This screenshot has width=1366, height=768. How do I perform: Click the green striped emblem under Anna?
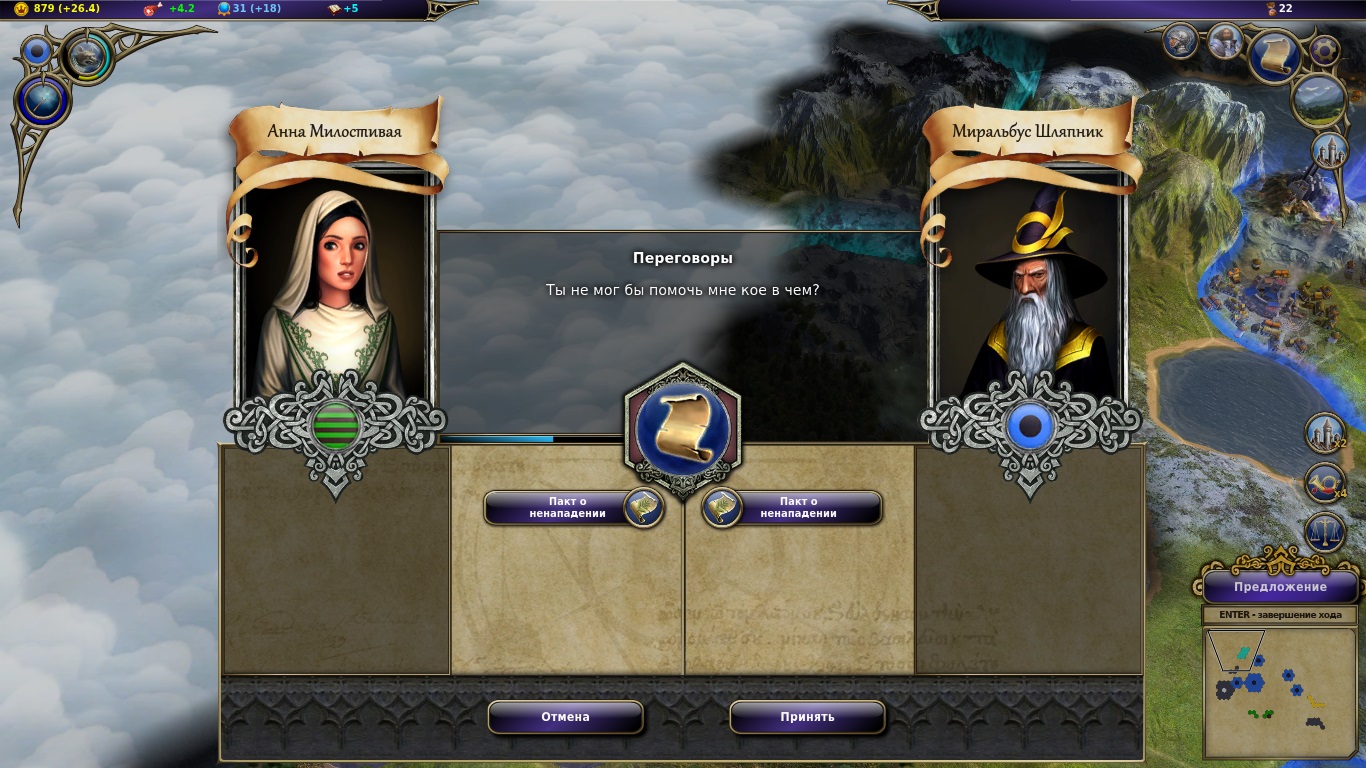click(336, 428)
